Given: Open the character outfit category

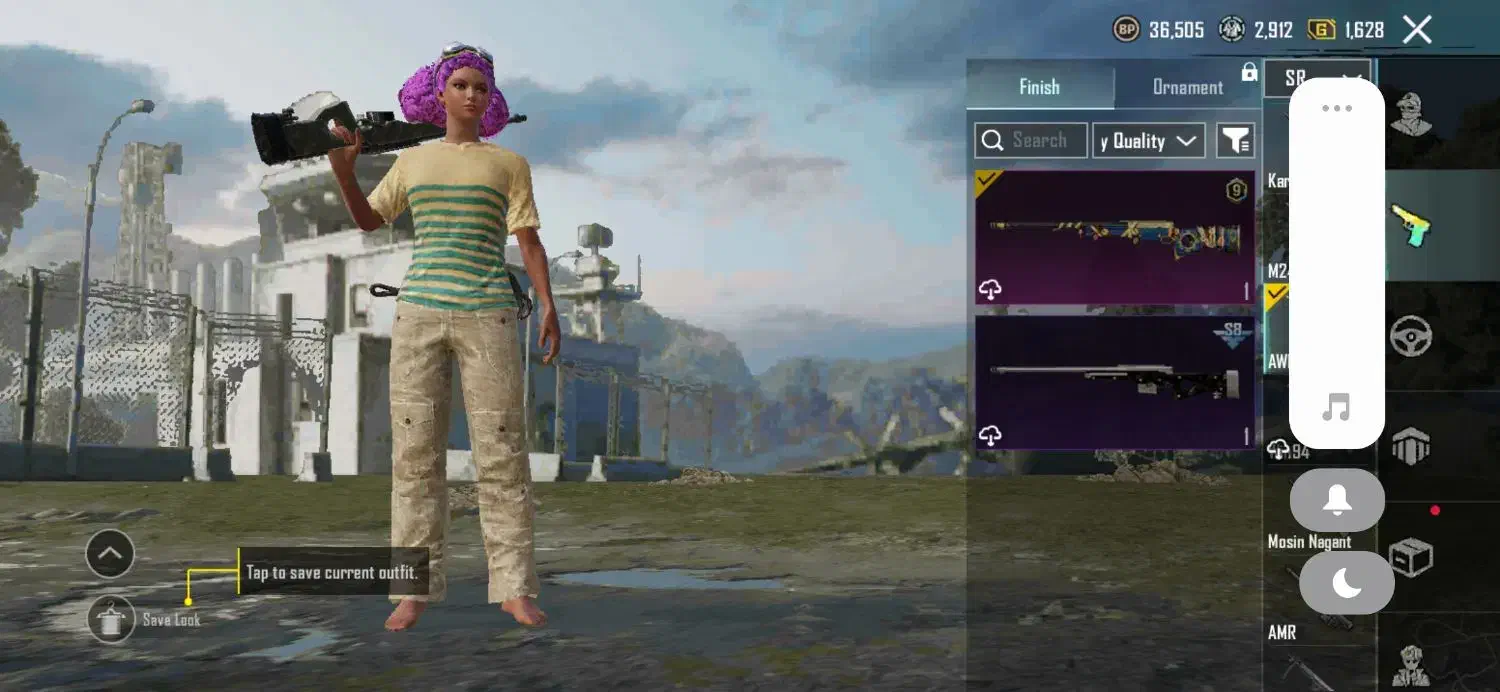Looking at the screenshot, I should pos(1411,114).
